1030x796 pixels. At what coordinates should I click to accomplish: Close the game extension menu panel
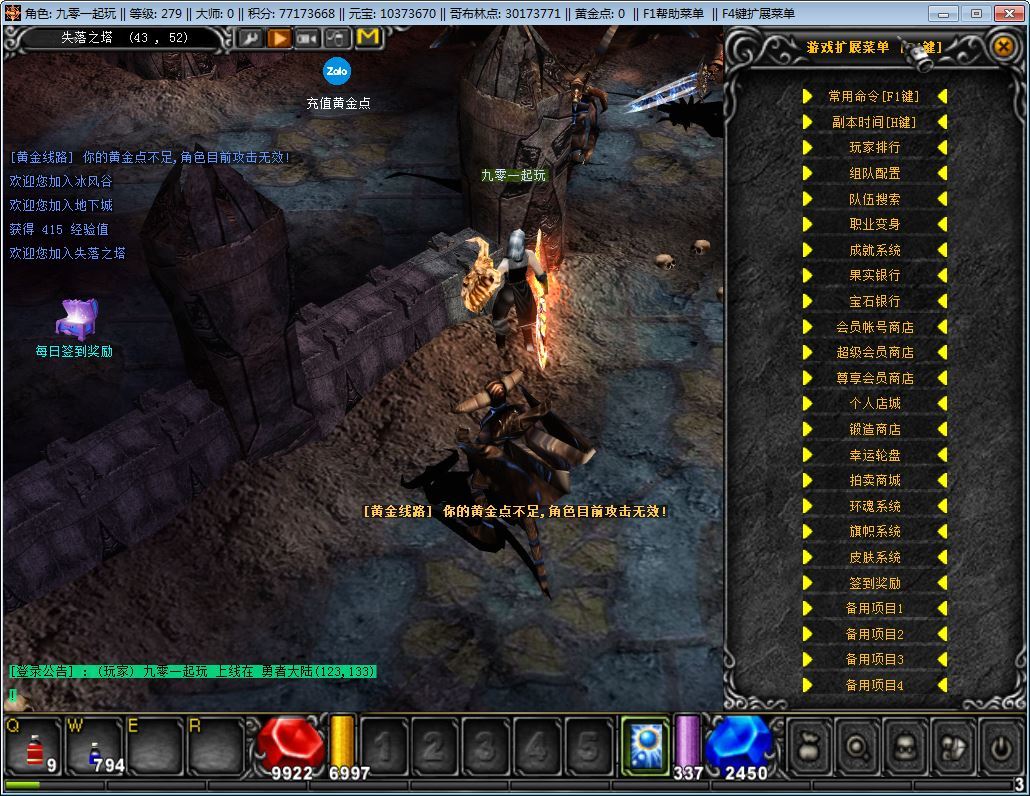pyautogui.click(x=1003, y=46)
